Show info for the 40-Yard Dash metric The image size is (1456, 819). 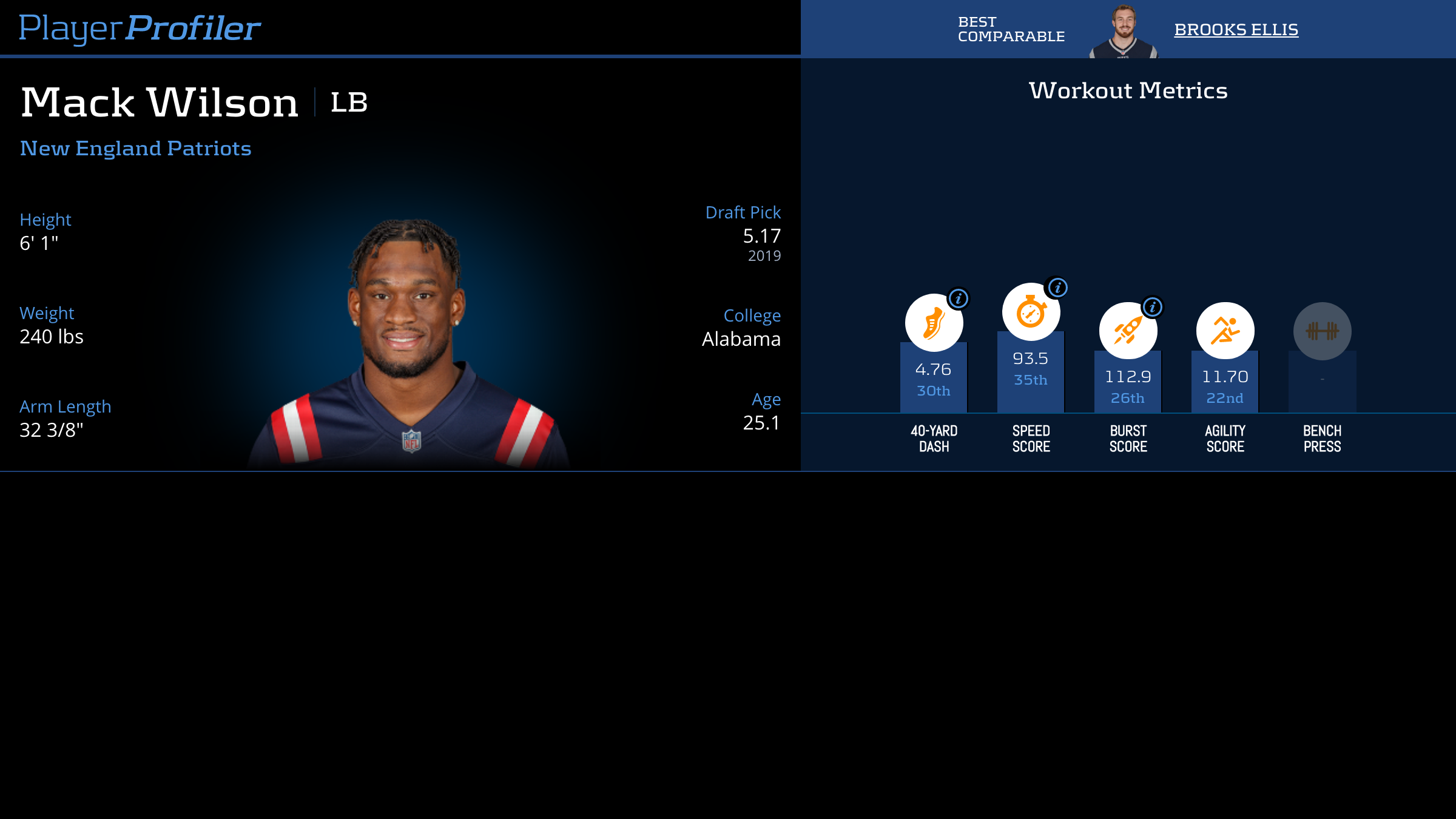click(x=959, y=298)
